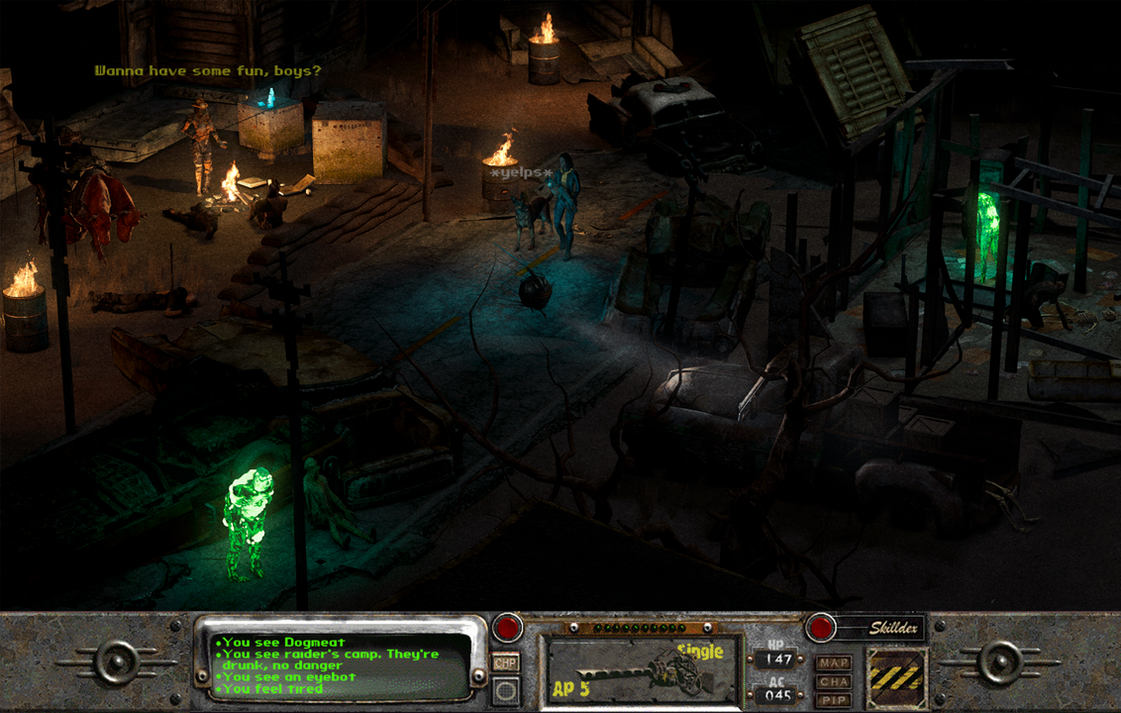Open the MAP screen
Image resolution: width=1121 pixels, height=713 pixels.
(x=834, y=663)
